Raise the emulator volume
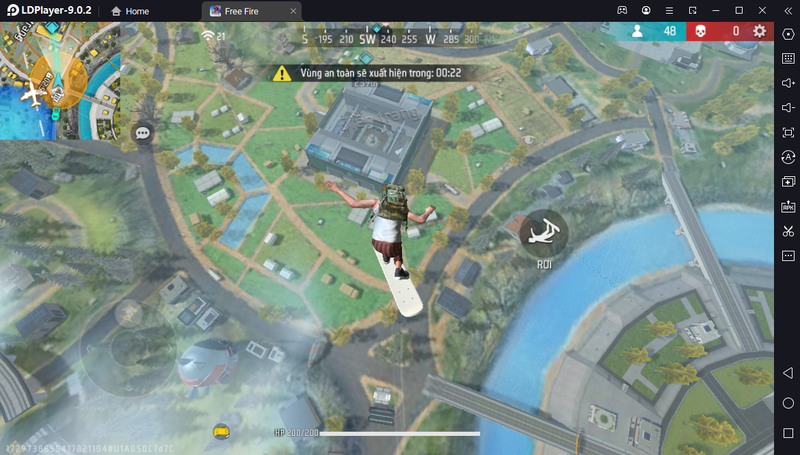Viewport: 800px width, 455px height. pyautogui.click(x=788, y=83)
